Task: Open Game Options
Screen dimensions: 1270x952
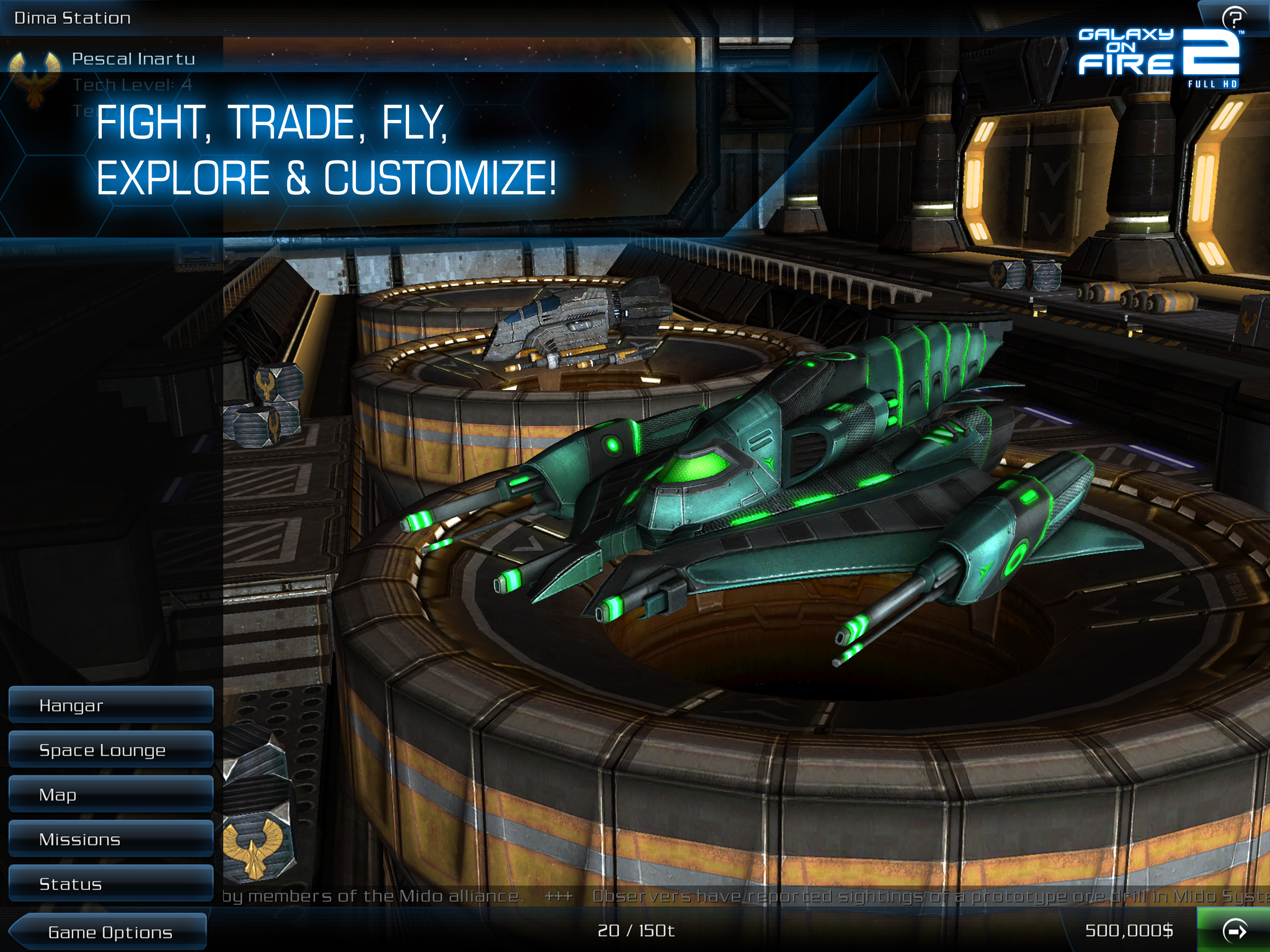Action: 109,932
